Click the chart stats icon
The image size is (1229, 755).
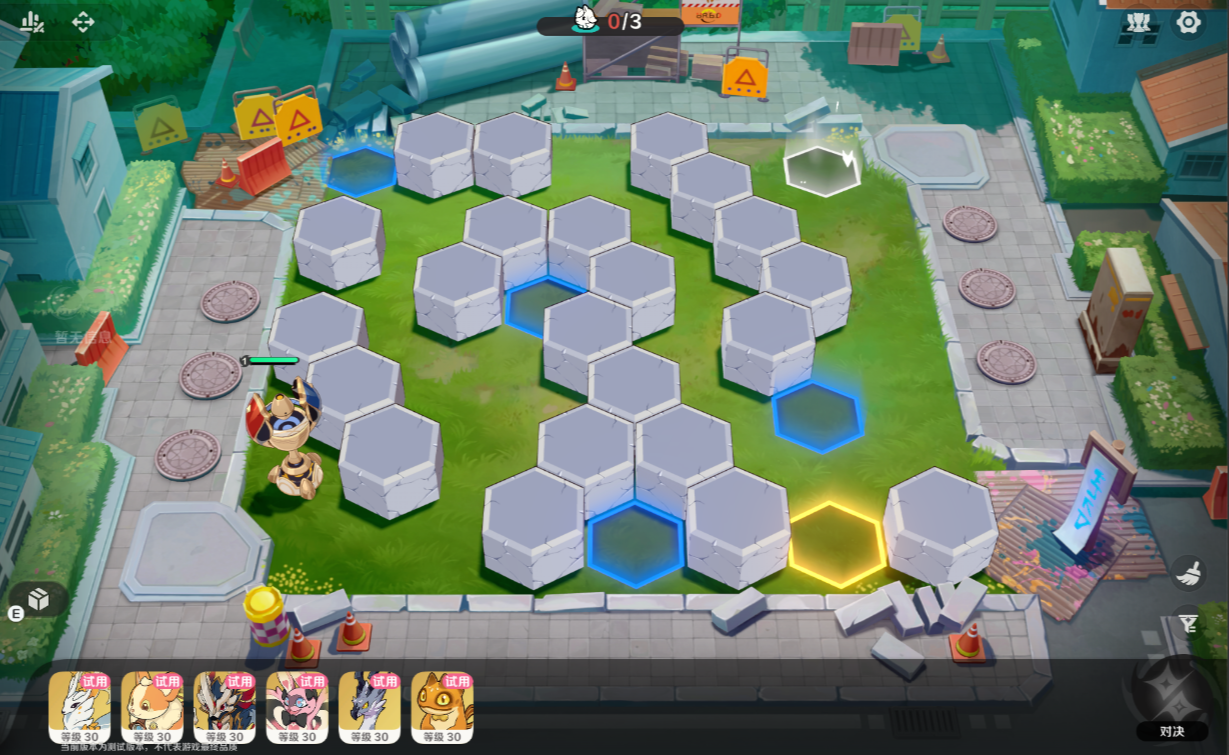pos(32,22)
